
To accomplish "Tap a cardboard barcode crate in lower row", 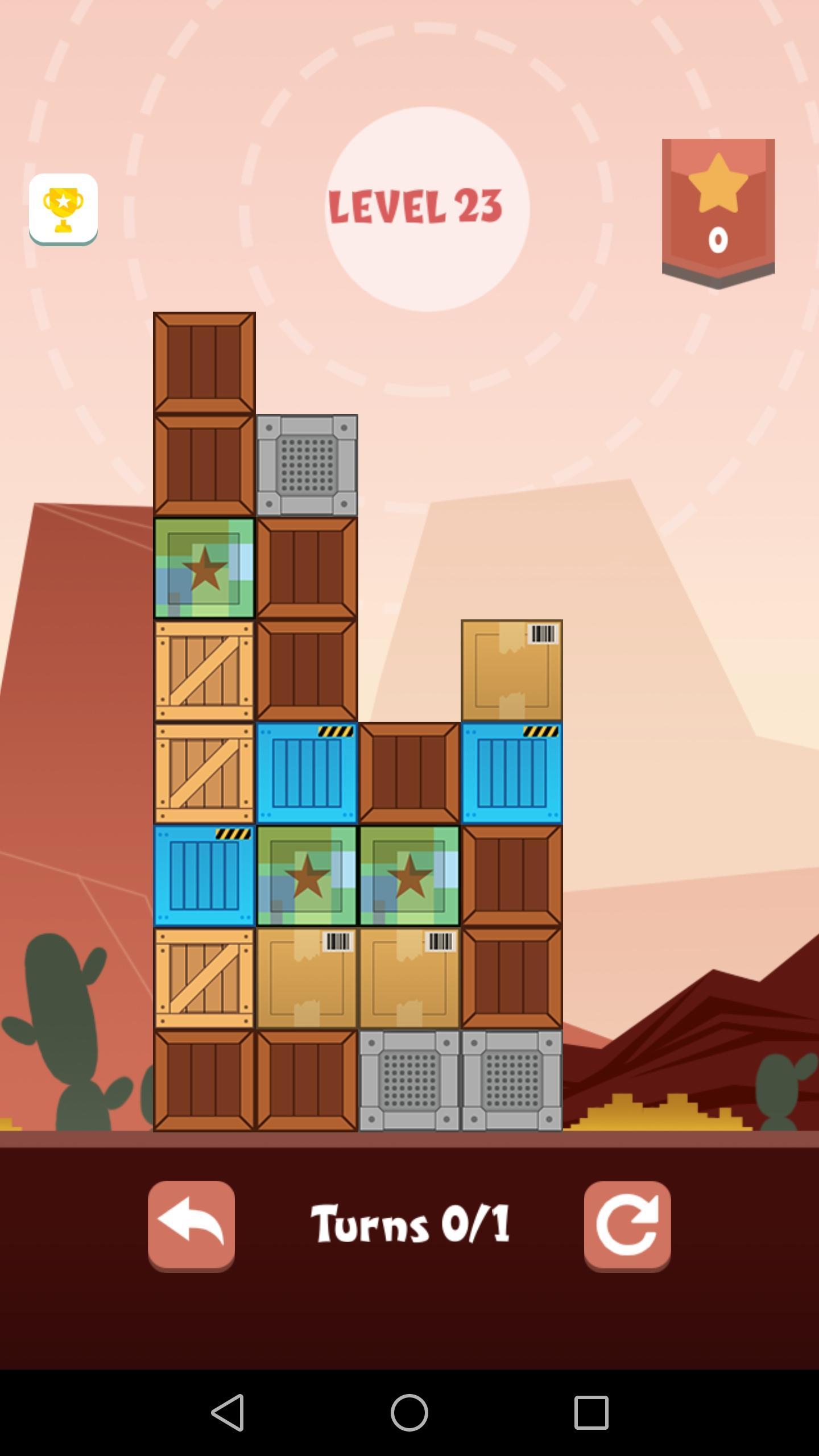I will tap(307, 981).
